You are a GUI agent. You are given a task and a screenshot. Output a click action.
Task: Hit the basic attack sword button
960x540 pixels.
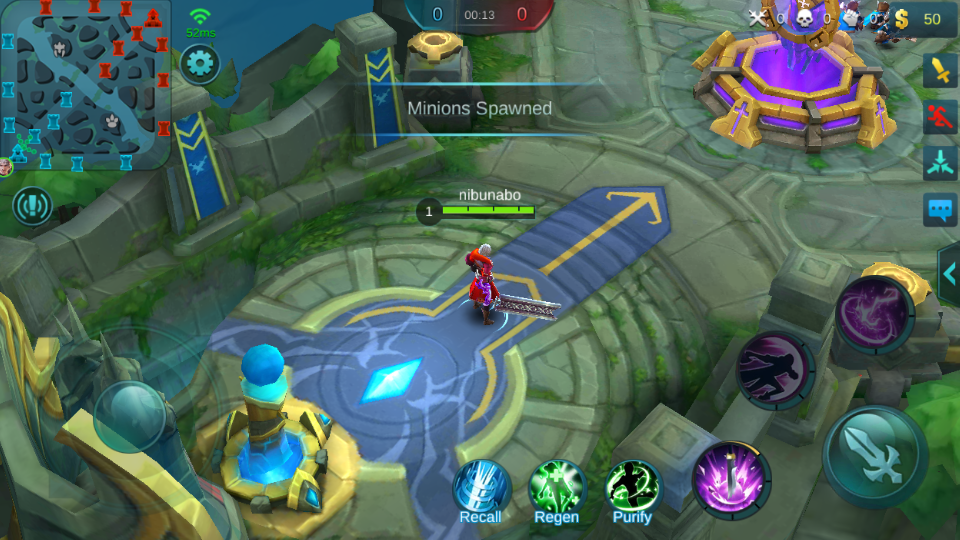point(874,455)
